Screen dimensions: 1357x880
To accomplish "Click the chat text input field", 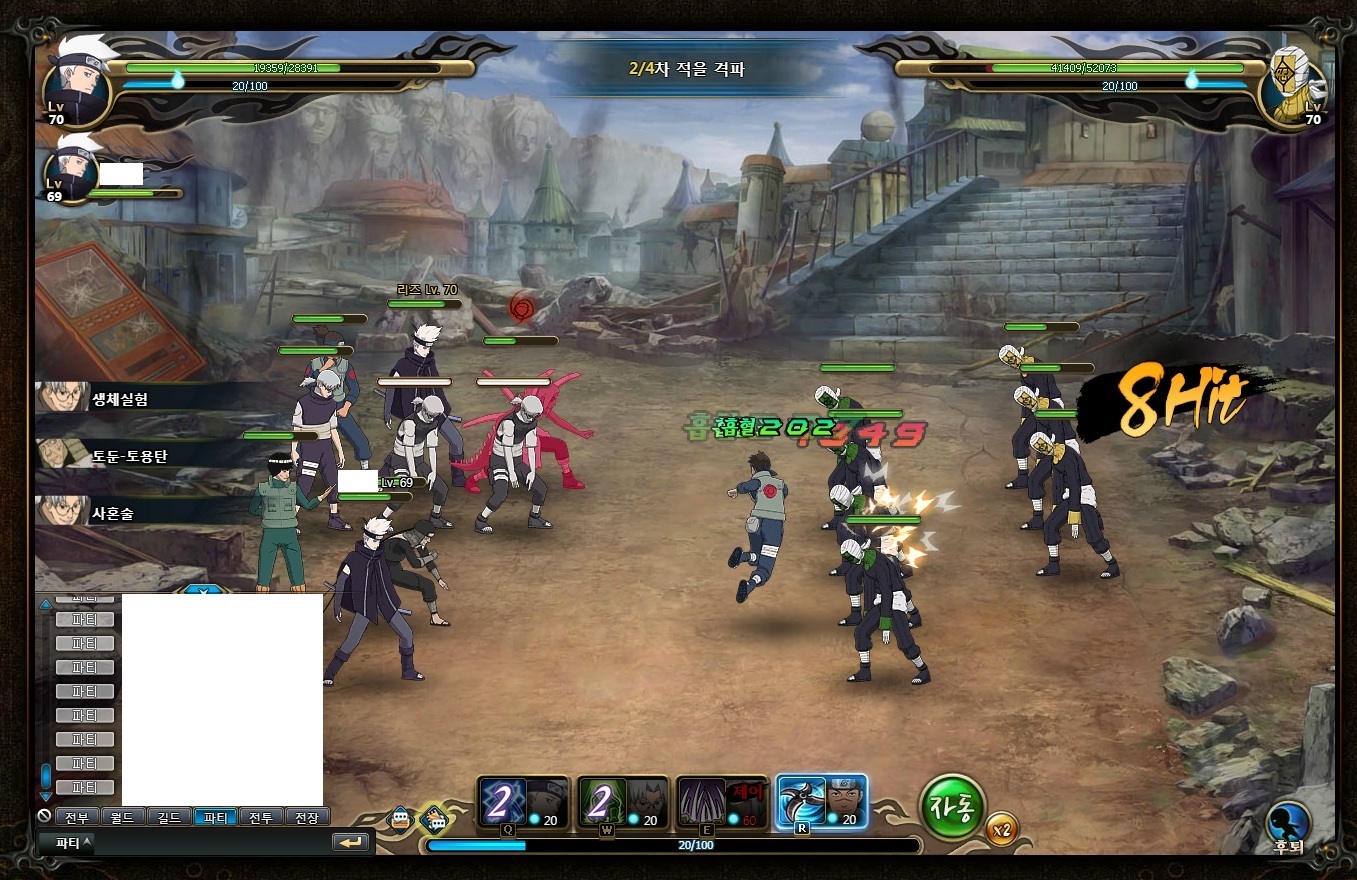I will pyautogui.click(x=212, y=843).
